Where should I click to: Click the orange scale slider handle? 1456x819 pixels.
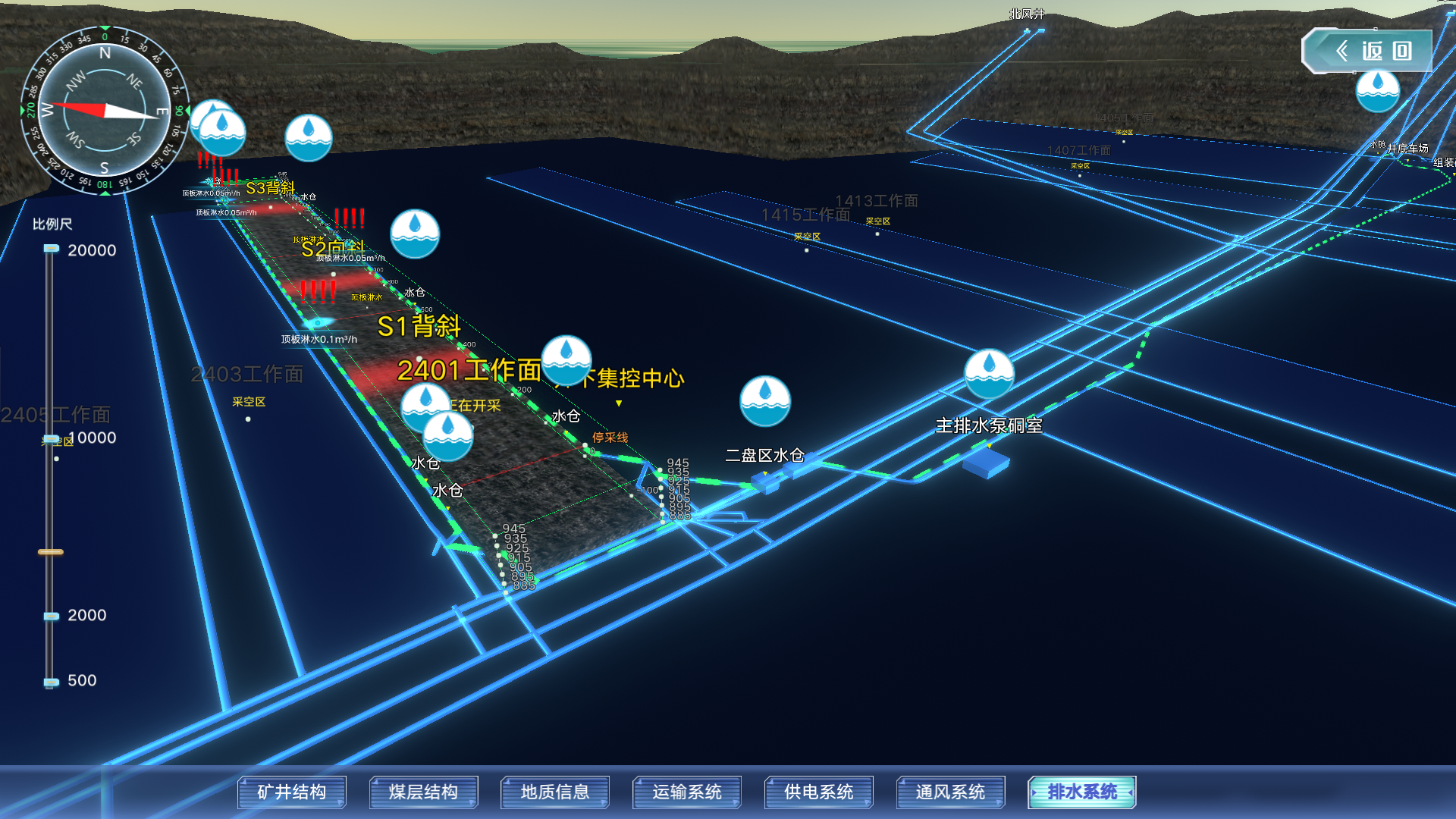(x=51, y=552)
